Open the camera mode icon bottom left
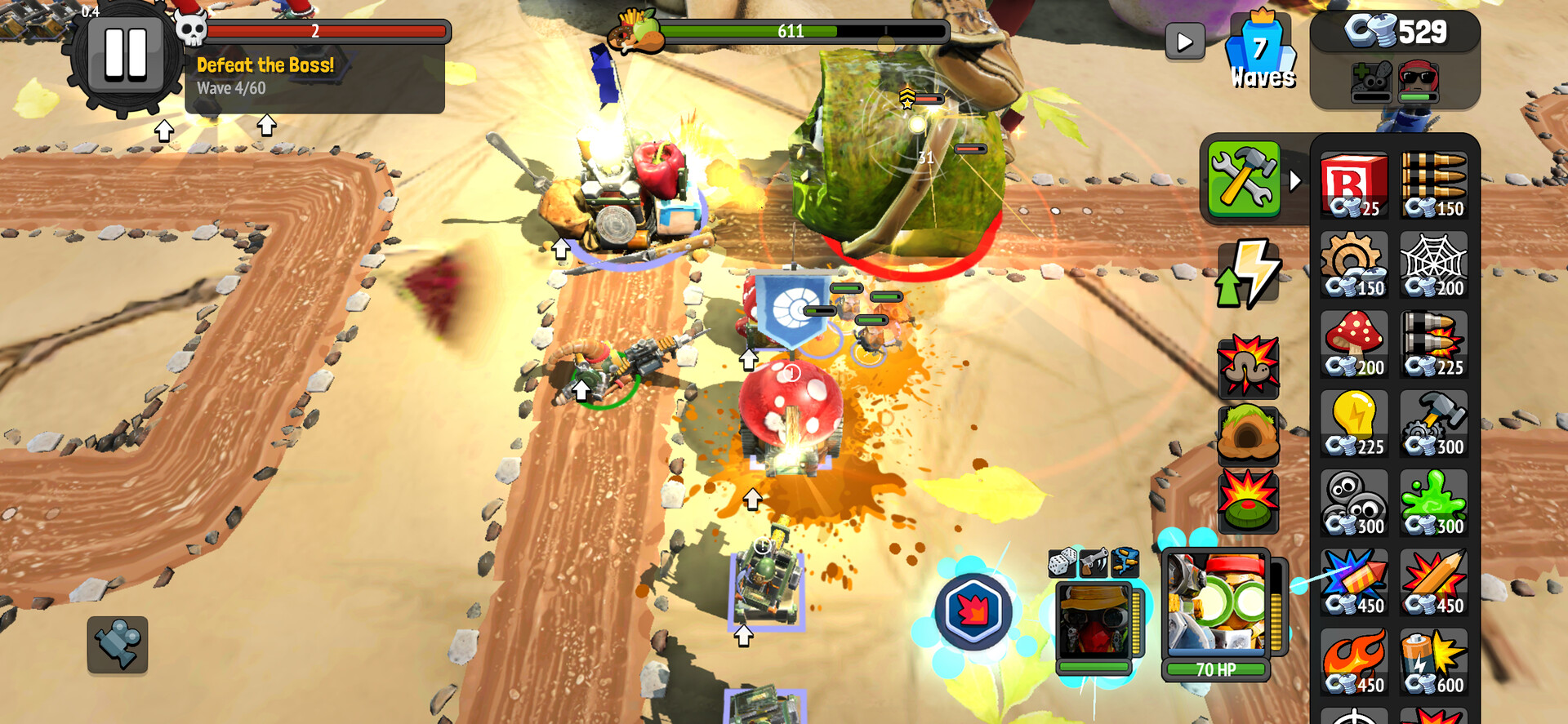Image resolution: width=1568 pixels, height=724 pixels. point(118,646)
